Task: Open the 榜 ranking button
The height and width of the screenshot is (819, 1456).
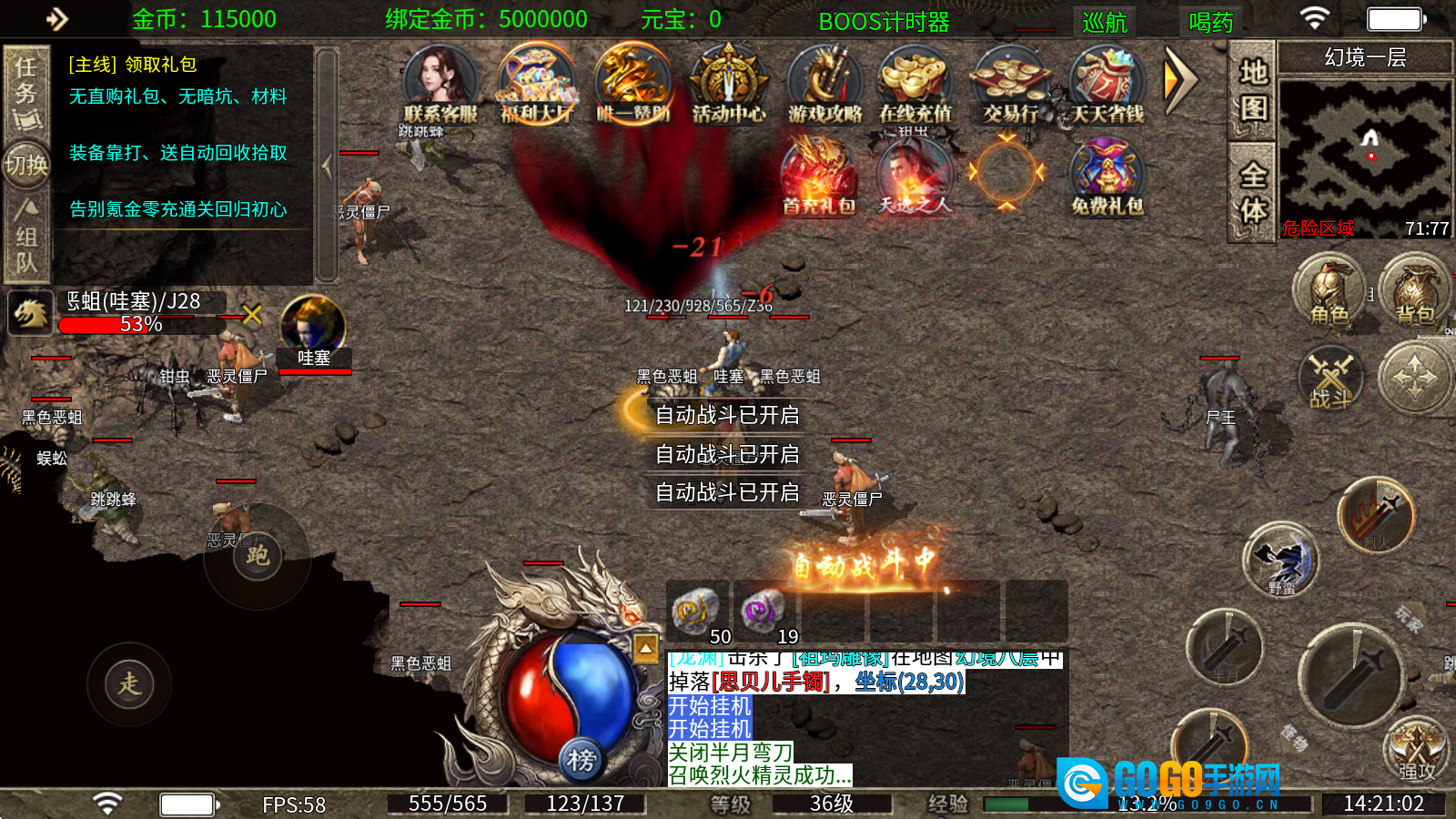Action: pyautogui.click(x=581, y=759)
